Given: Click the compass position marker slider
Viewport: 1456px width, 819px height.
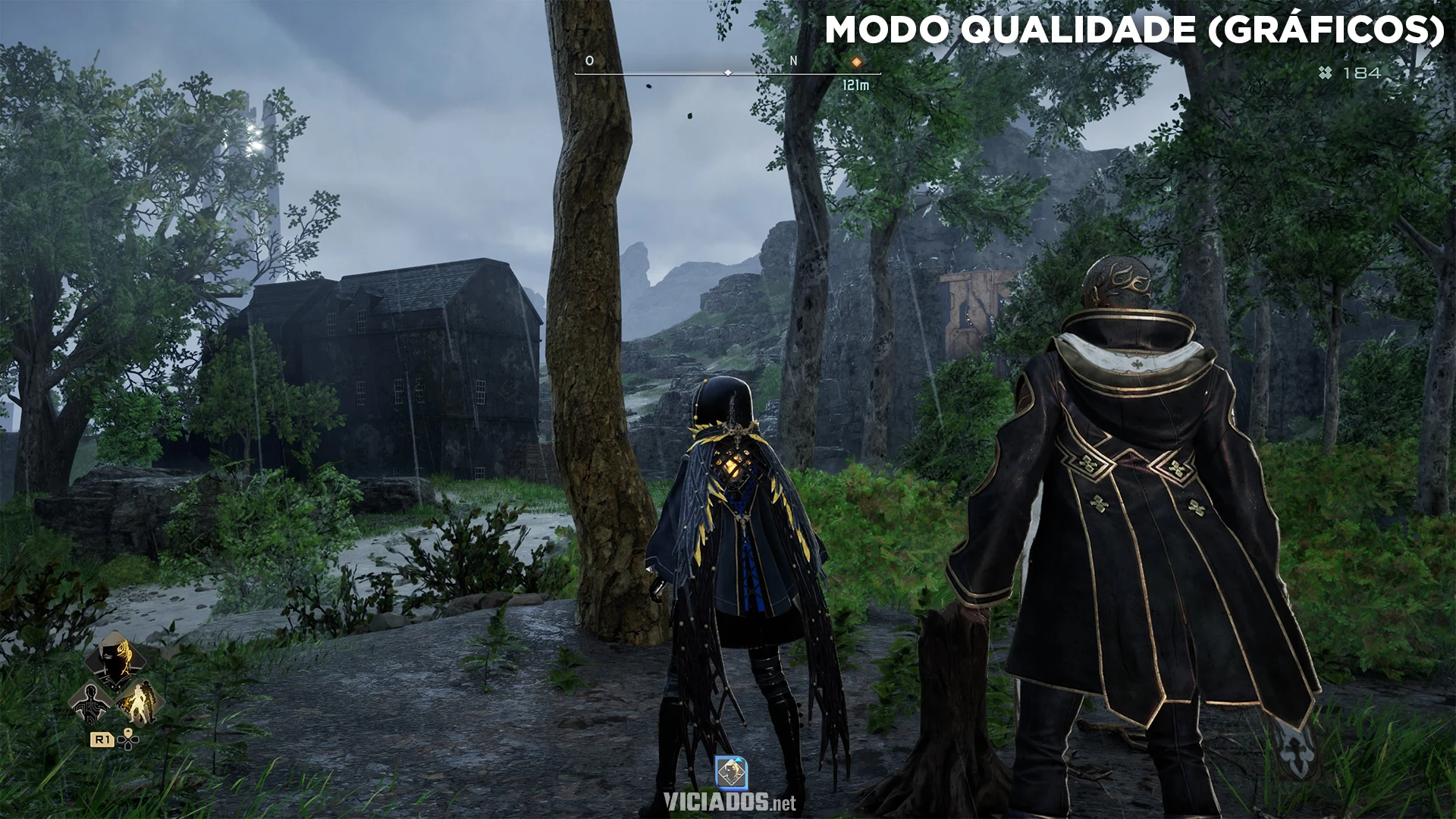Looking at the screenshot, I should (x=728, y=74).
